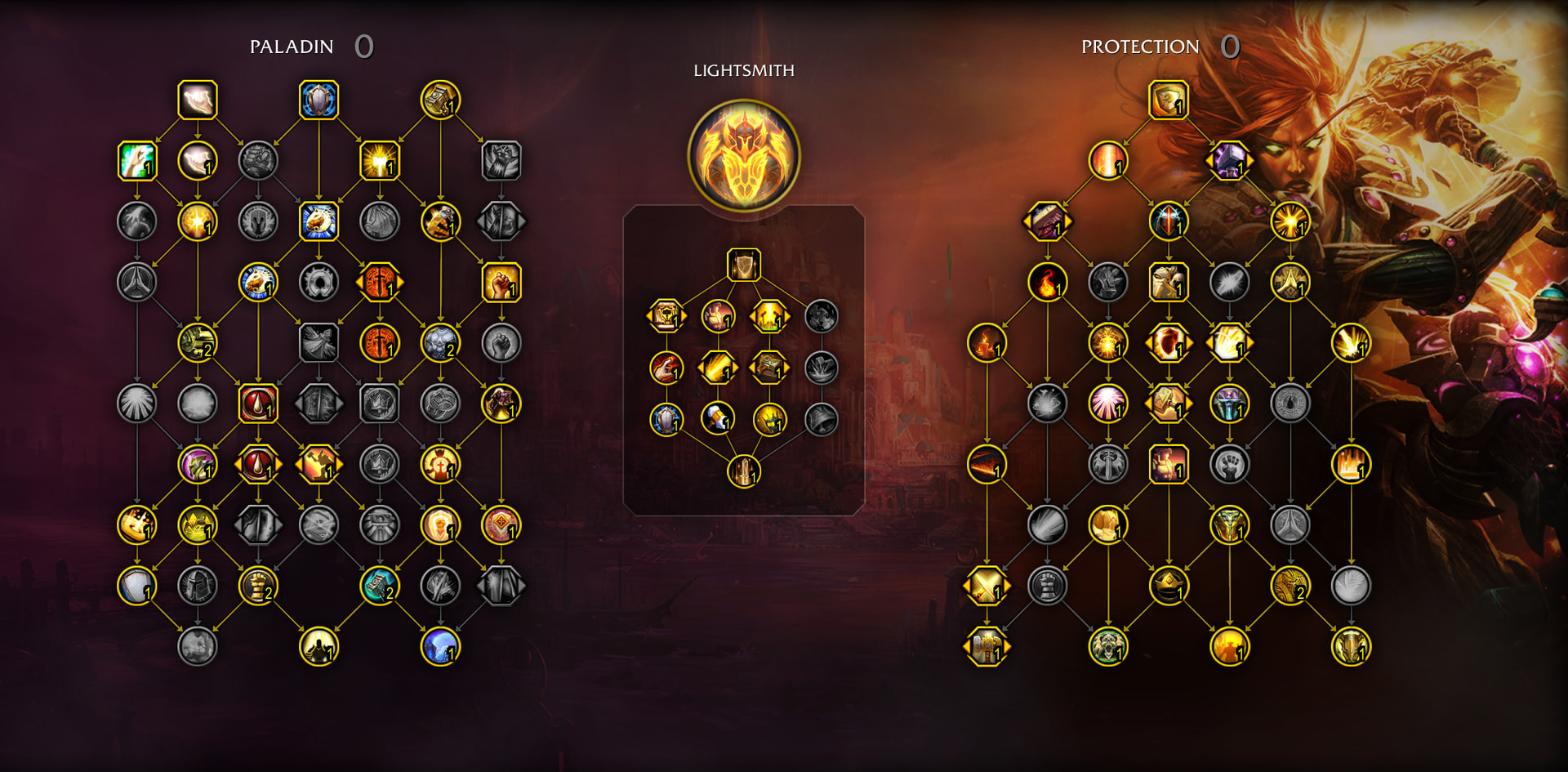Select the green skull face Protection talent
Viewport: 1568px width, 772px height.
[1107, 646]
